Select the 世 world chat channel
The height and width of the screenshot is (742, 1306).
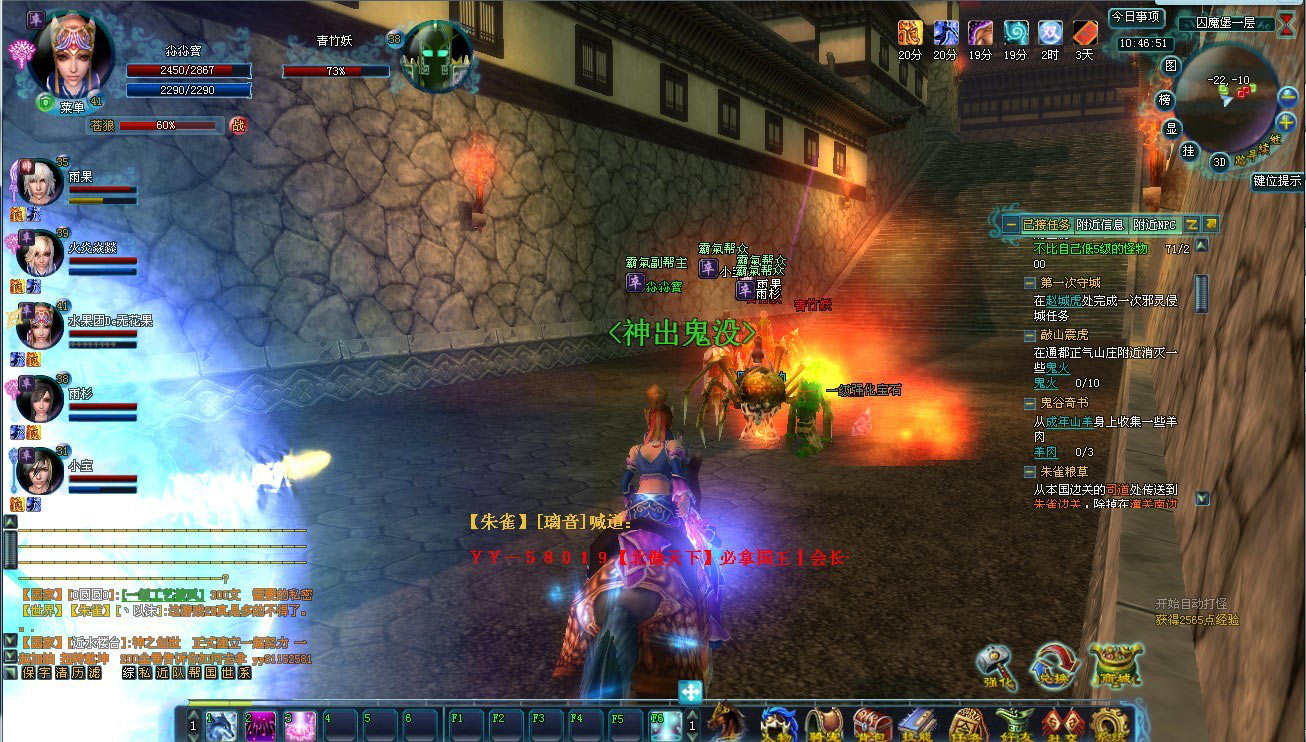pos(228,673)
